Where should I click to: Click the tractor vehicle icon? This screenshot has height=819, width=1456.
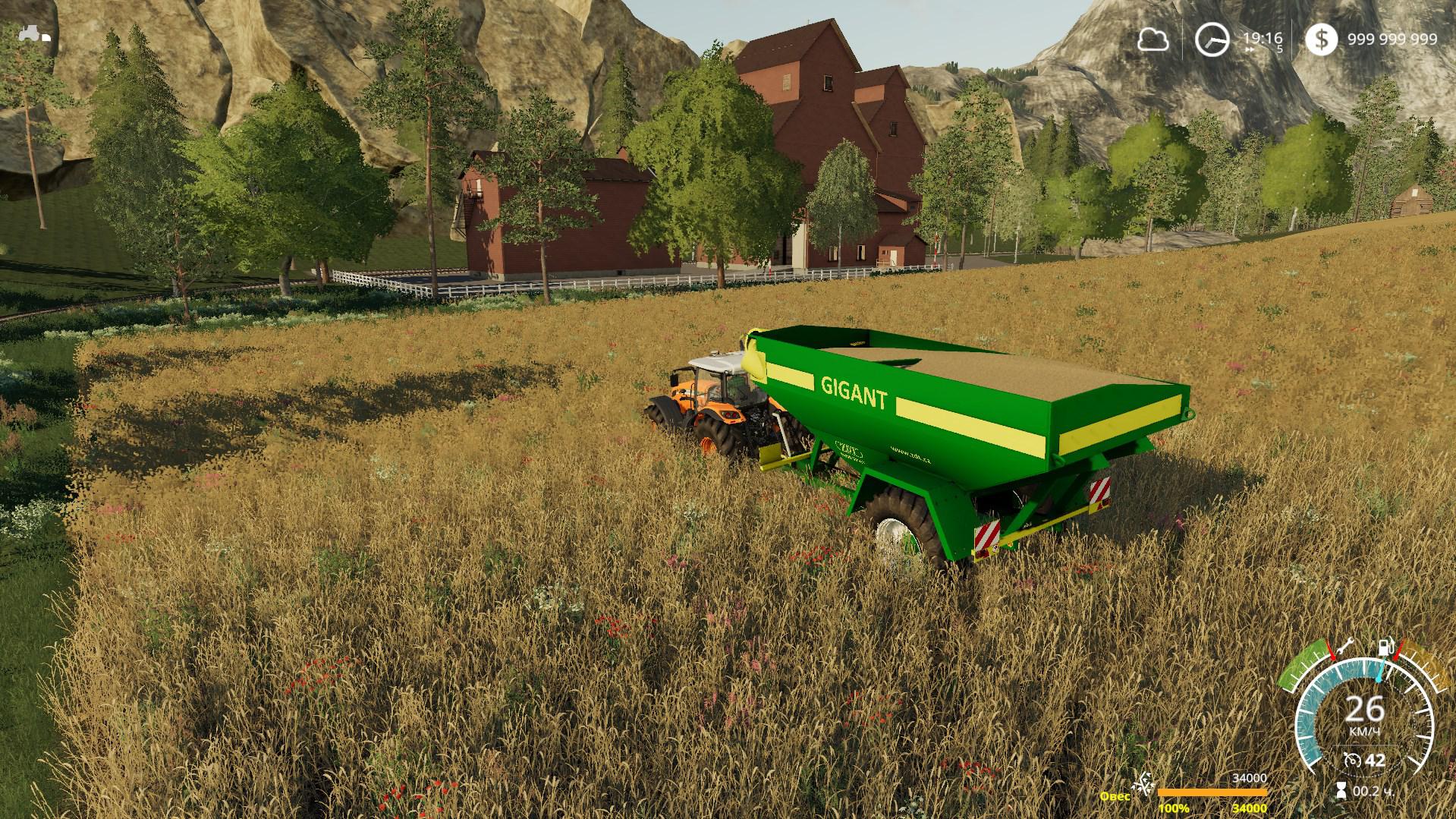click(31, 33)
